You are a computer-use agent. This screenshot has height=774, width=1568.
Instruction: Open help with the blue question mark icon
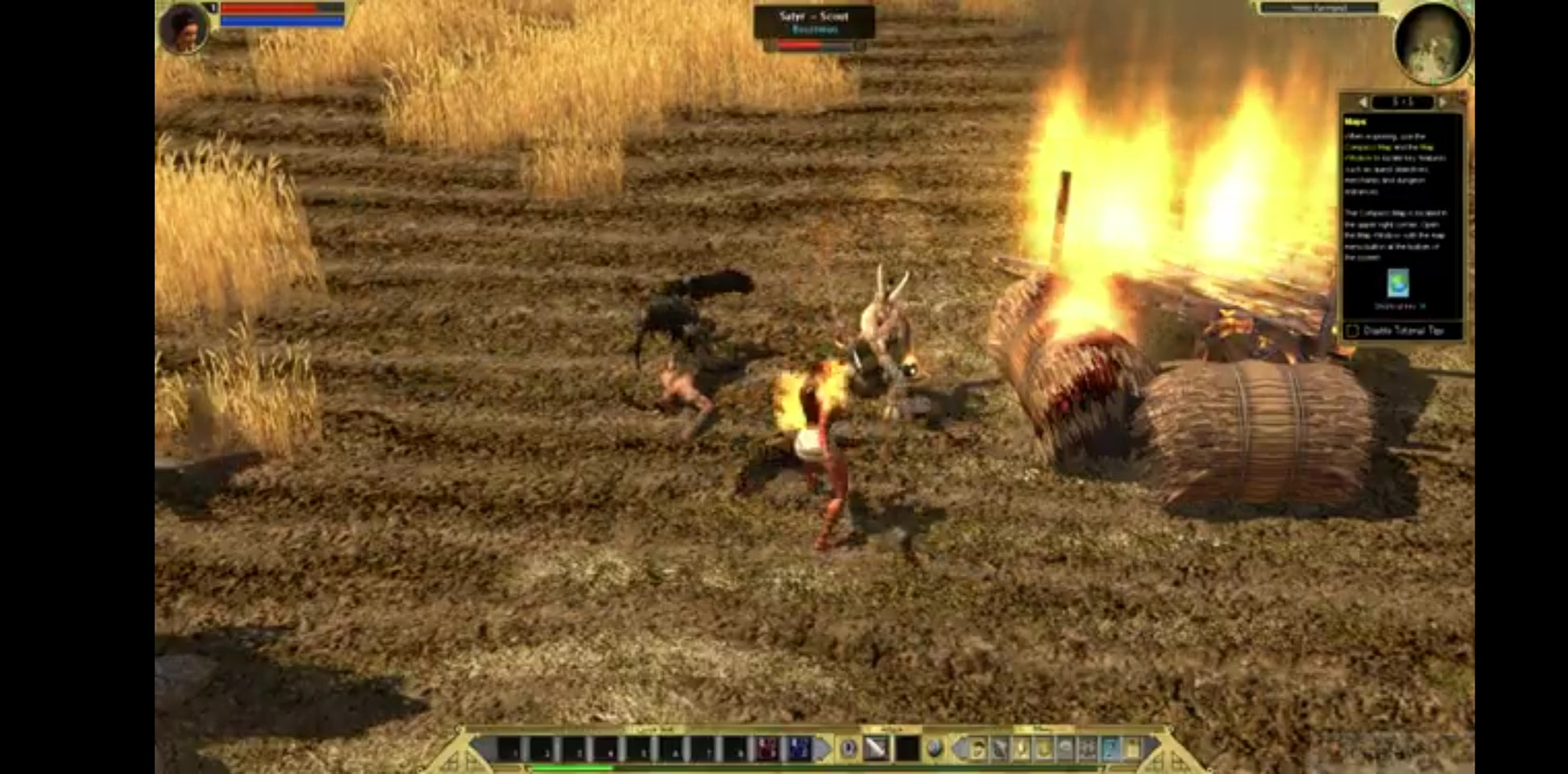[1110, 750]
